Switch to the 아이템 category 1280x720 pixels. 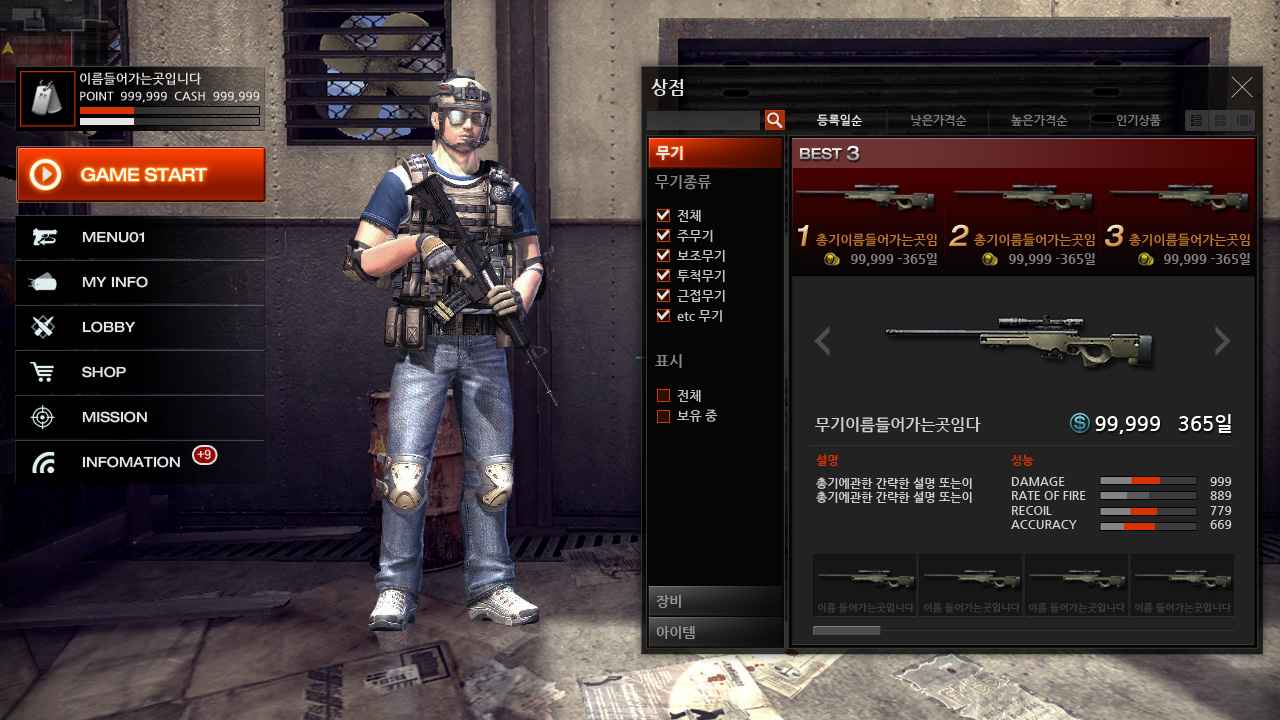pos(715,632)
